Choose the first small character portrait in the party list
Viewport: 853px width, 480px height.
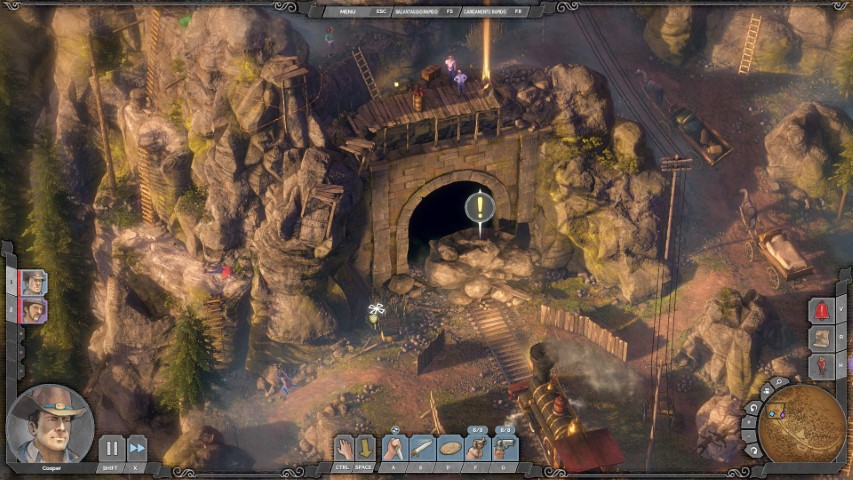(33, 283)
